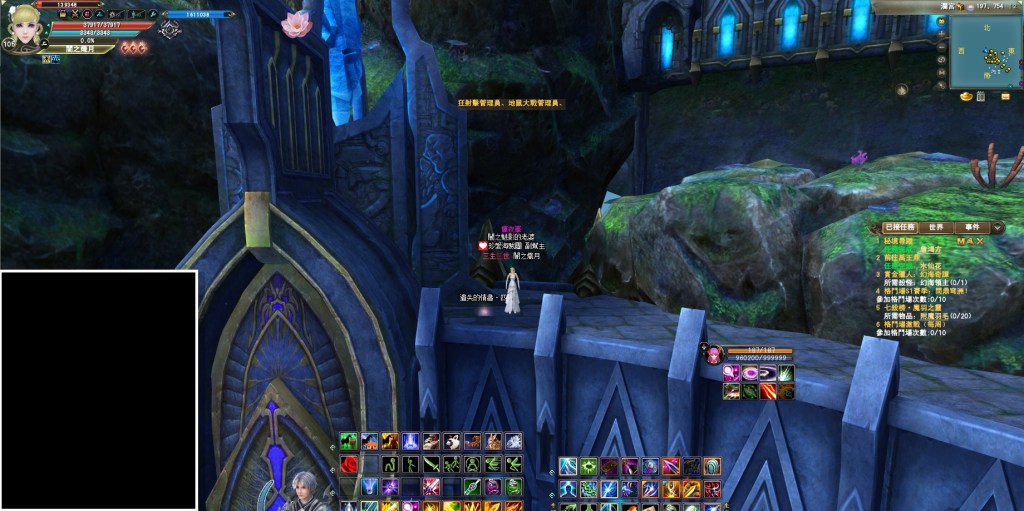The width and height of the screenshot is (1024, 511).
Task: Collapse the quest tracker with the arrow button
Action: pos(997,228)
